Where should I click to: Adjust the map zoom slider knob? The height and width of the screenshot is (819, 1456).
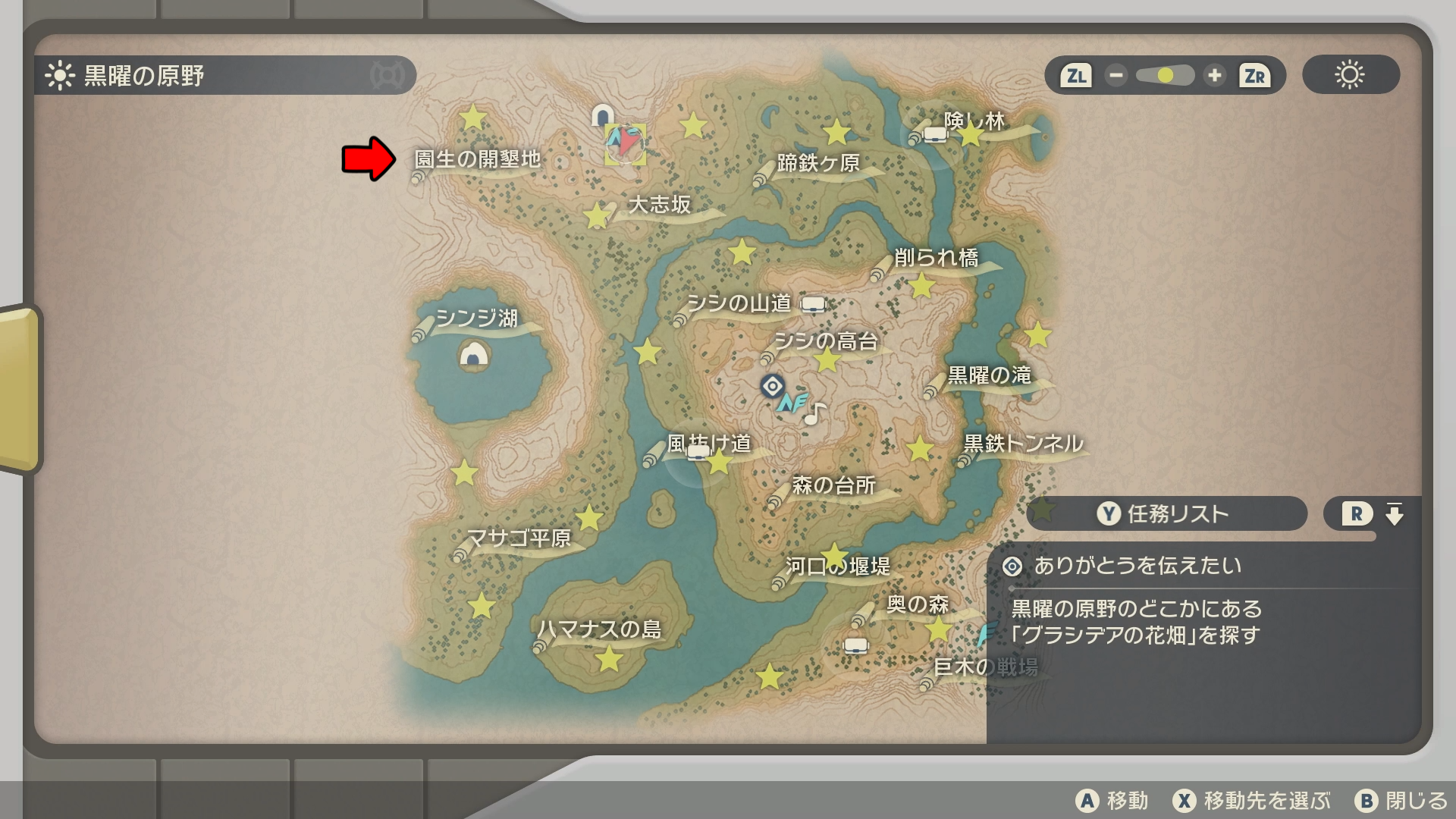[x=1166, y=76]
